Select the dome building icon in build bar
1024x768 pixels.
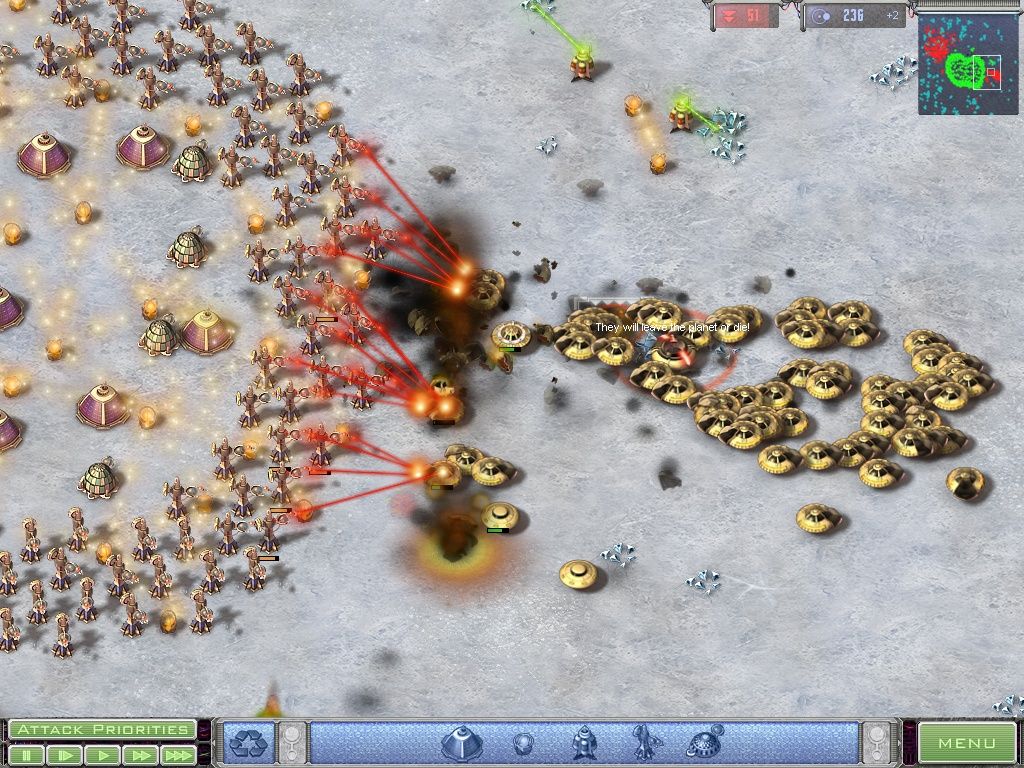click(x=461, y=743)
